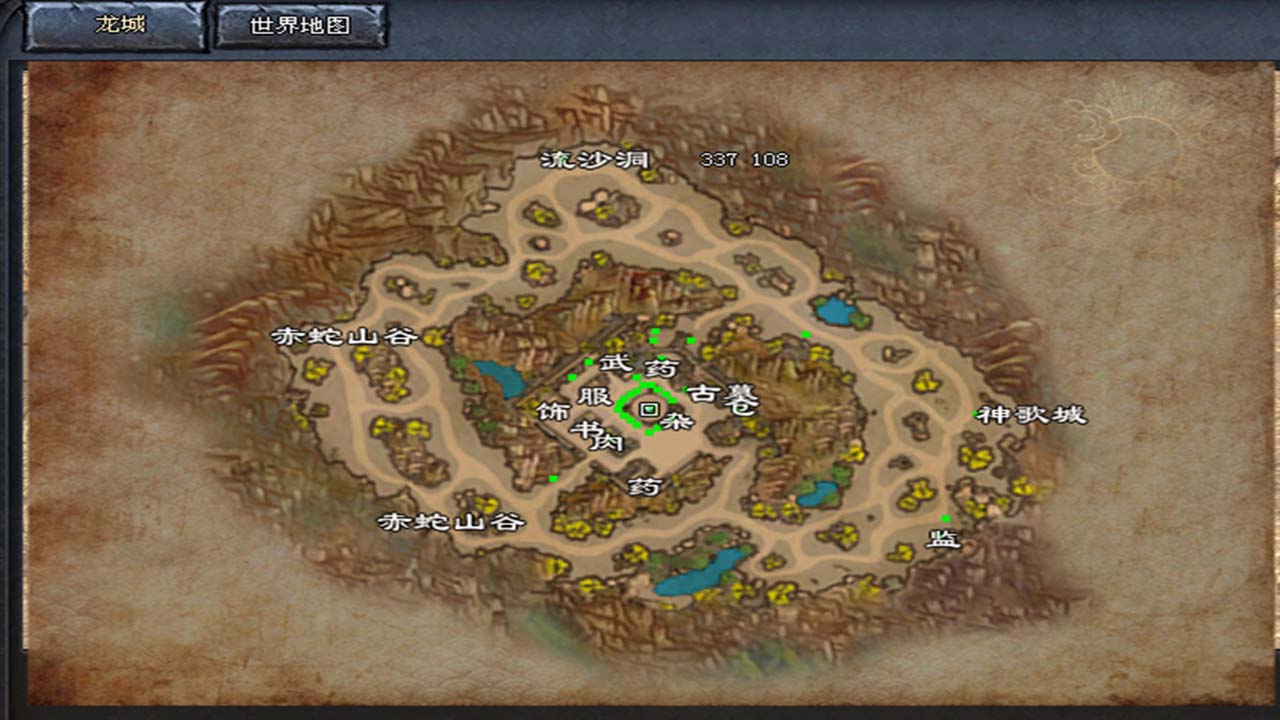This screenshot has width=1280, height=720.
Task: Click the 服 clothing shop marker
Action: pos(594,396)
